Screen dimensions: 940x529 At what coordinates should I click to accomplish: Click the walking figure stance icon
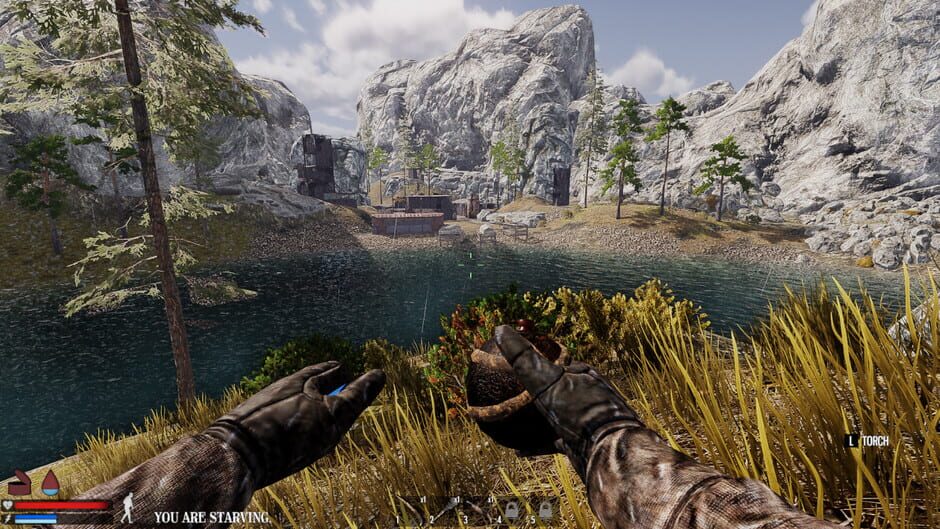[127, 509]
